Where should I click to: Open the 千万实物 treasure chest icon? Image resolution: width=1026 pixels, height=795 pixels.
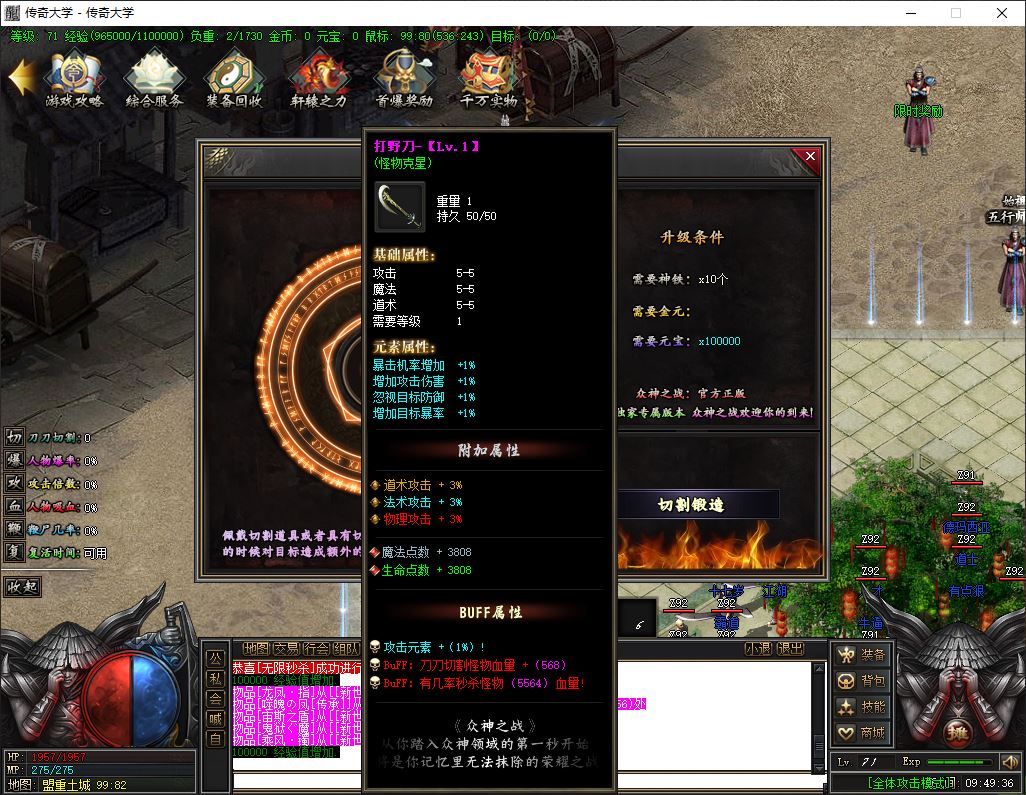point(488,78)
